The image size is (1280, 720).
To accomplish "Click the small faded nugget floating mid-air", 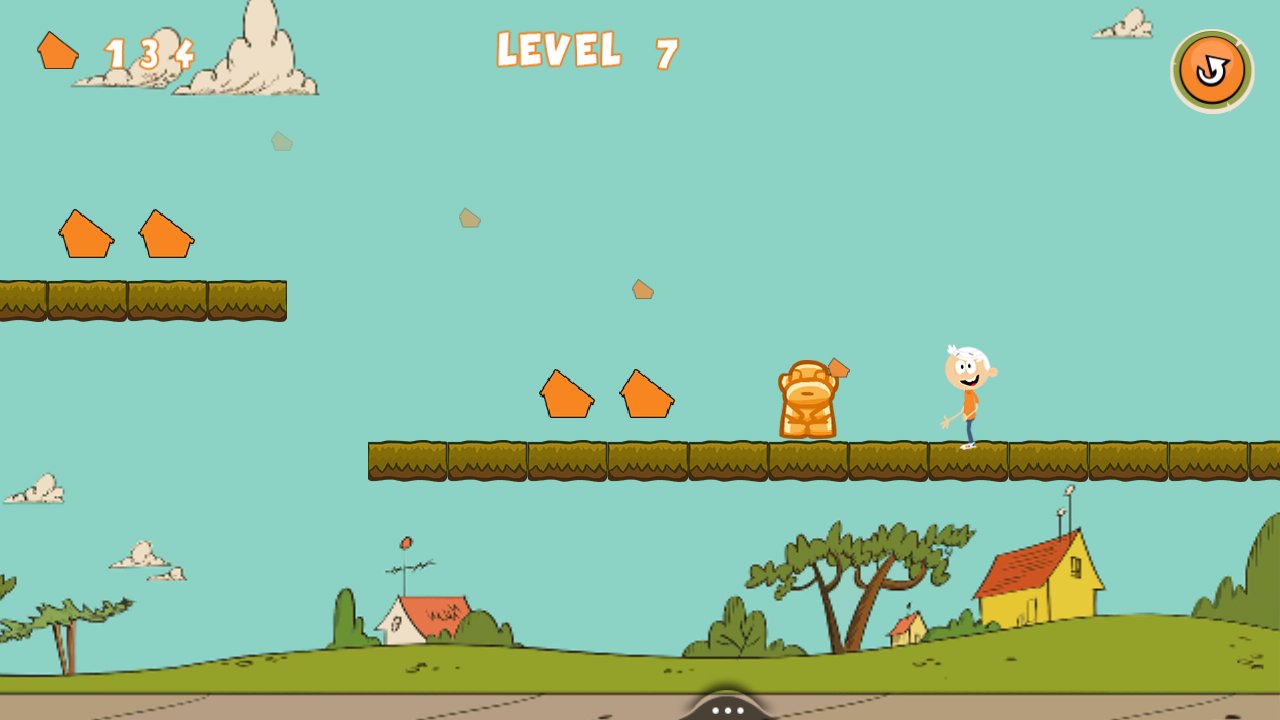I will [x=468, y=217].
